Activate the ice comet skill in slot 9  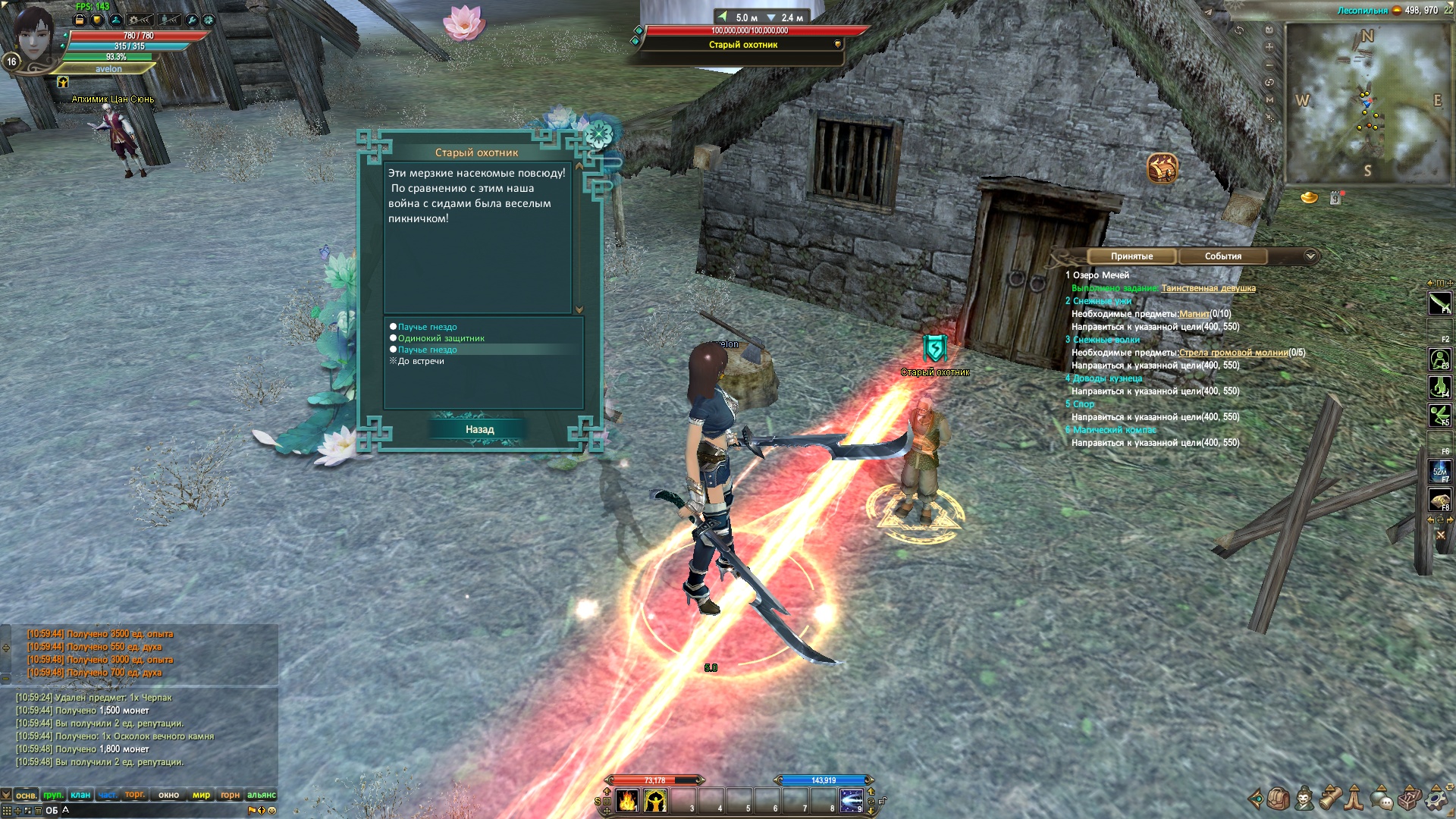tap(851, 800)
